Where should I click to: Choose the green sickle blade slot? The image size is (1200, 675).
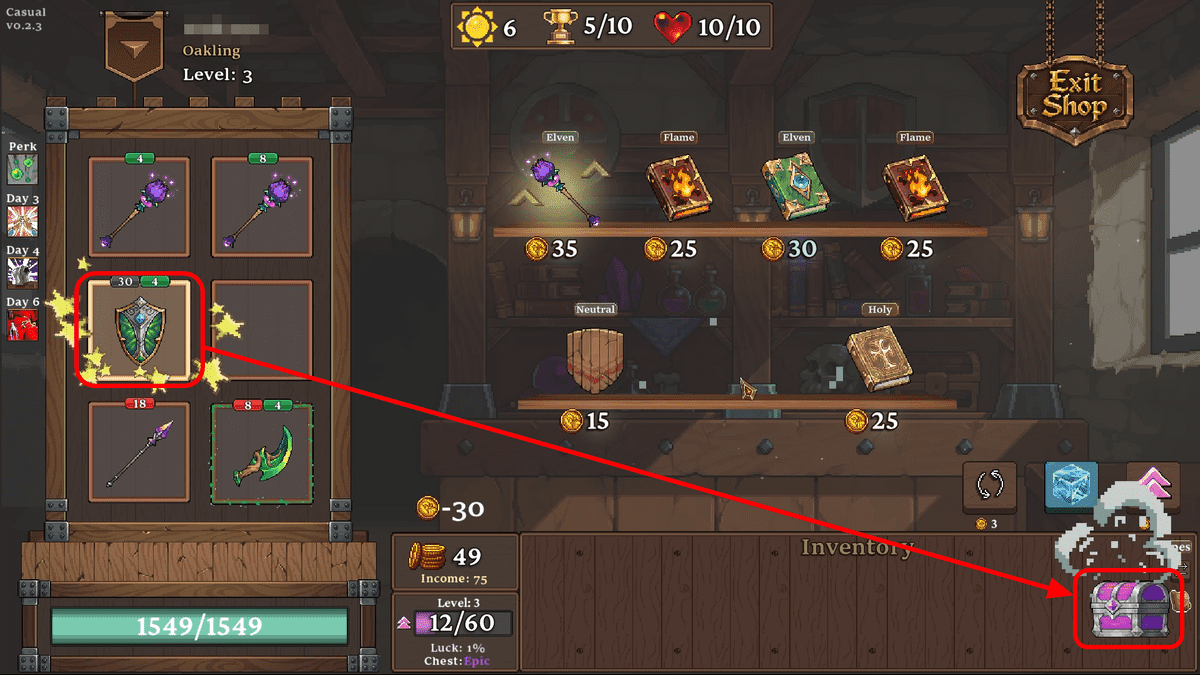click(x=261, y=453)
